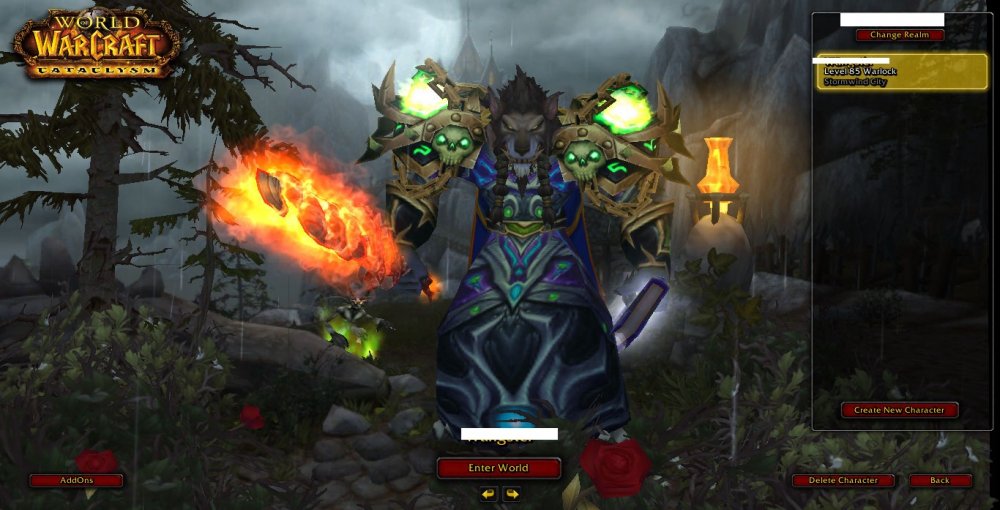The width and height of the screenshot is (1000, 510).
Task: Rotate character with the right arrow
Action: [x=512, y=493]
